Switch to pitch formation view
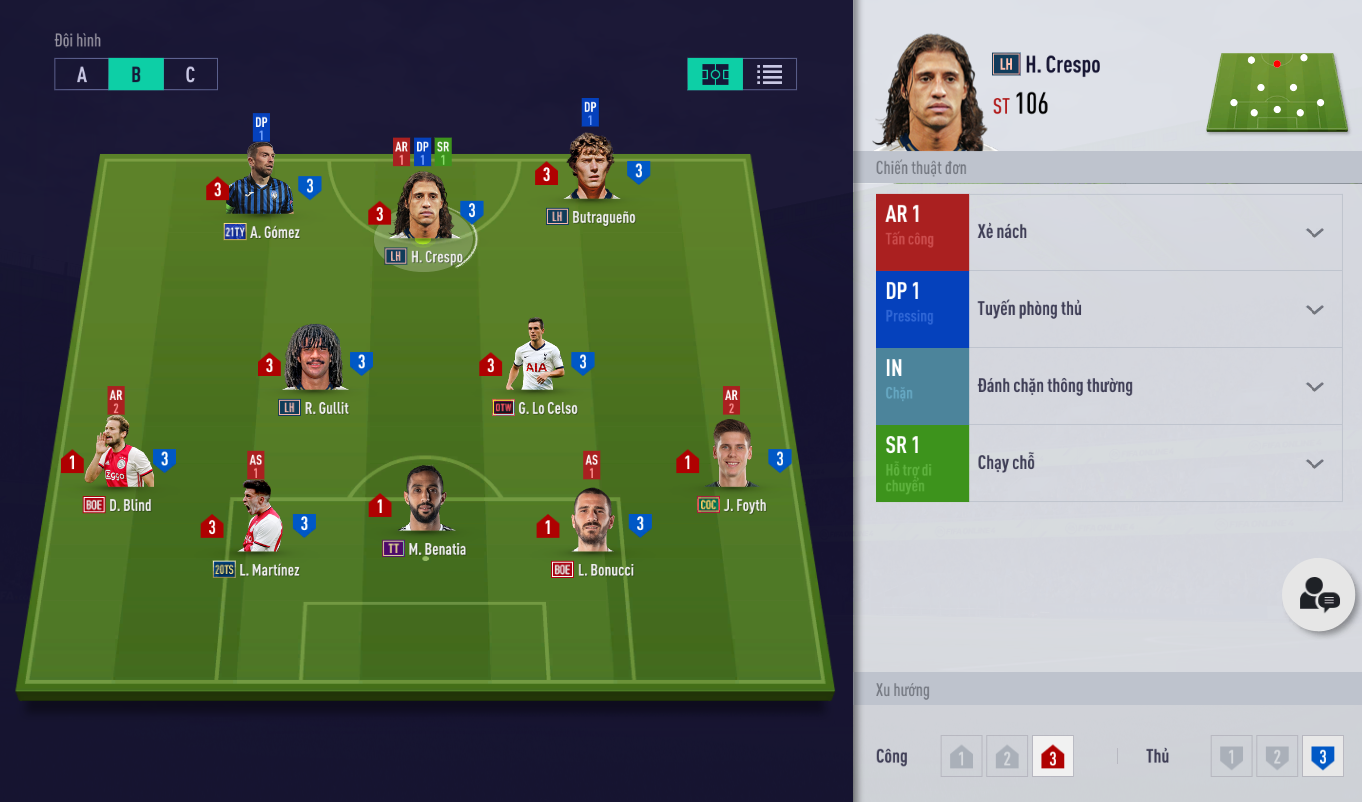The height and width of the screenshot is (802, 1362). click(715, 75)
